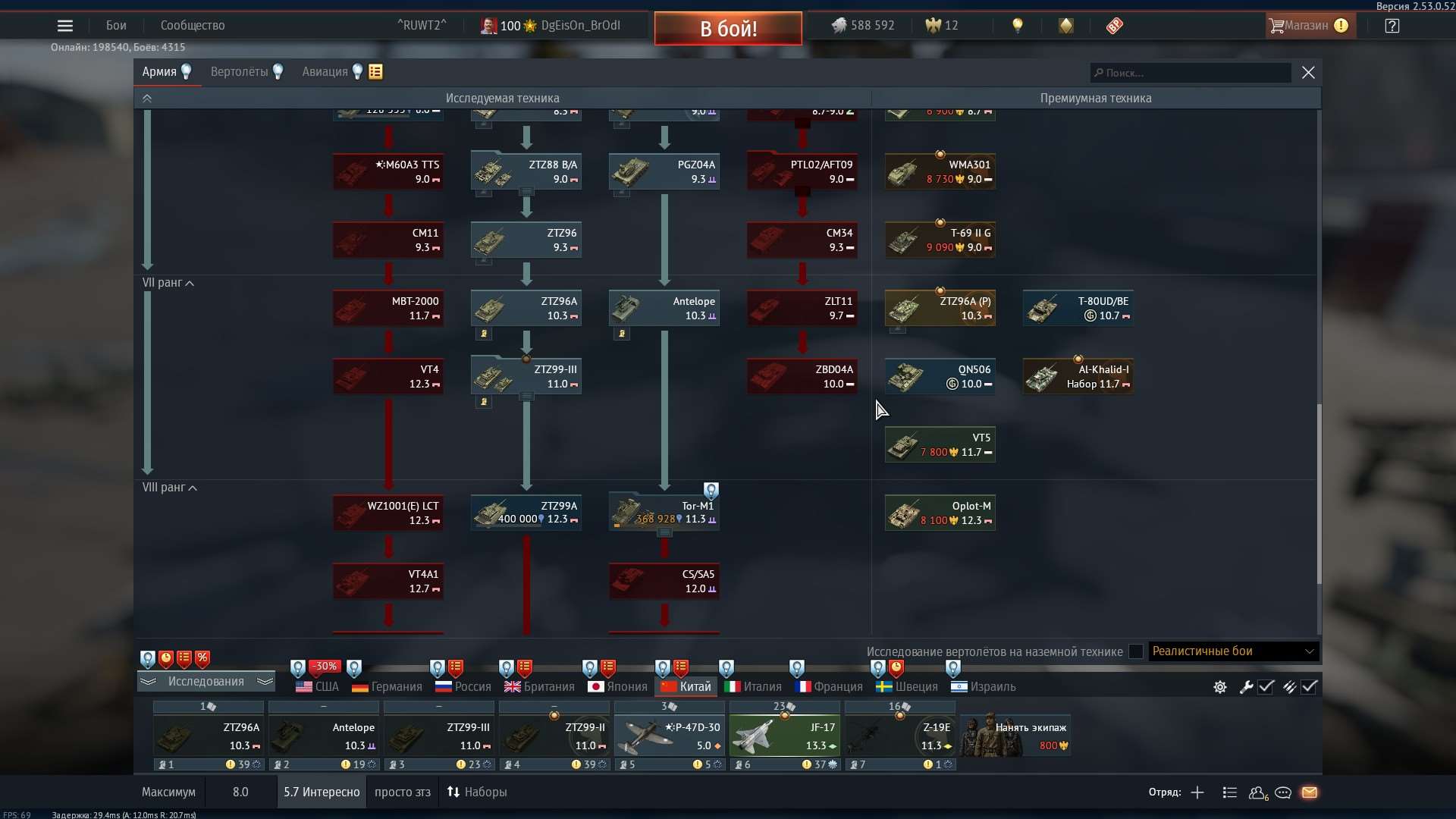This screenshot has width=1456, height=819.
Task: Click the Golden Eagles icon showing 12
Action: 932,25
